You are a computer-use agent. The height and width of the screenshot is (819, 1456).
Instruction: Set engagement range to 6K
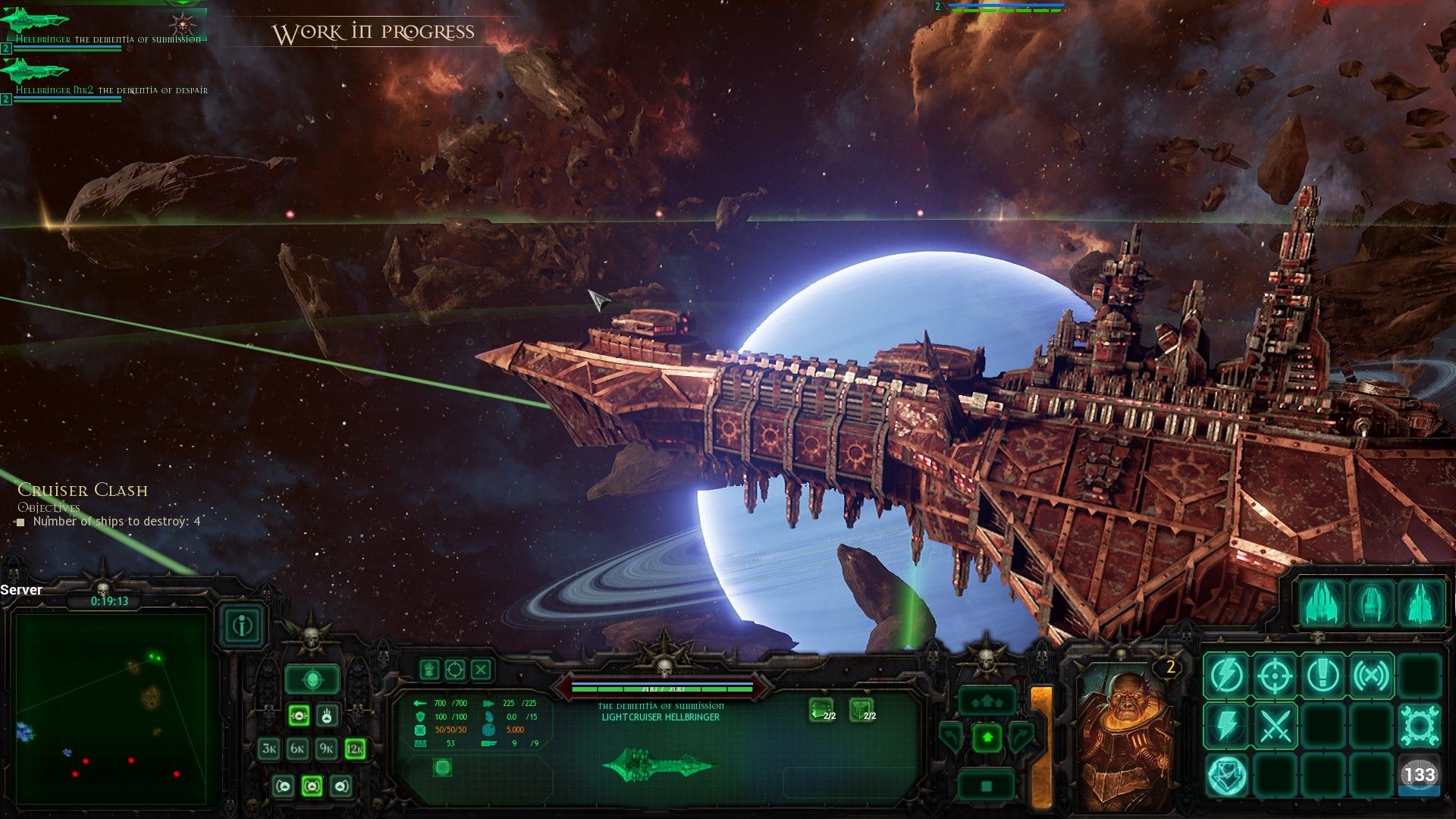click(x=297, y=749)
